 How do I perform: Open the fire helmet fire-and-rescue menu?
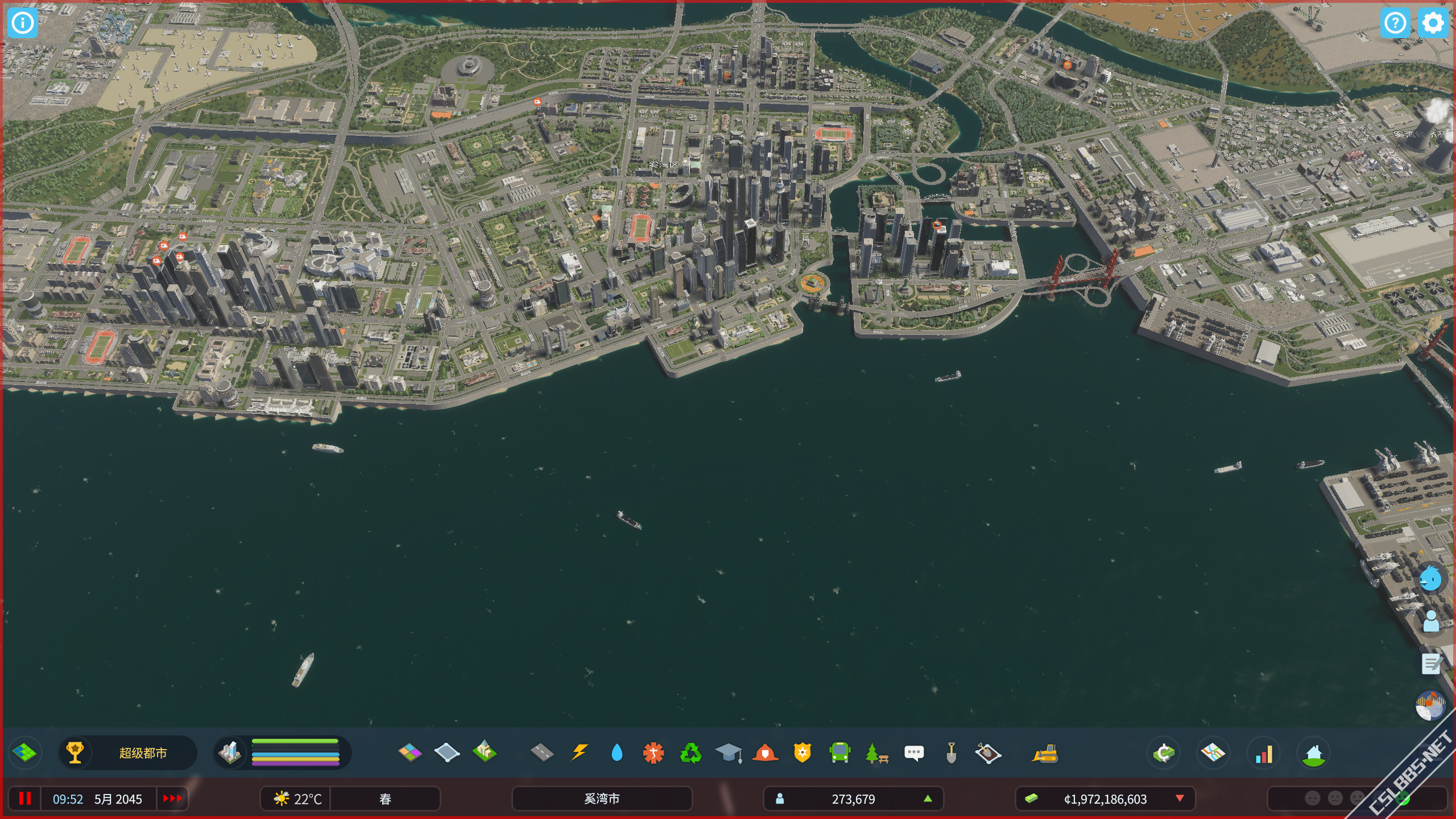pyautogui.click(x=765, y=752)
